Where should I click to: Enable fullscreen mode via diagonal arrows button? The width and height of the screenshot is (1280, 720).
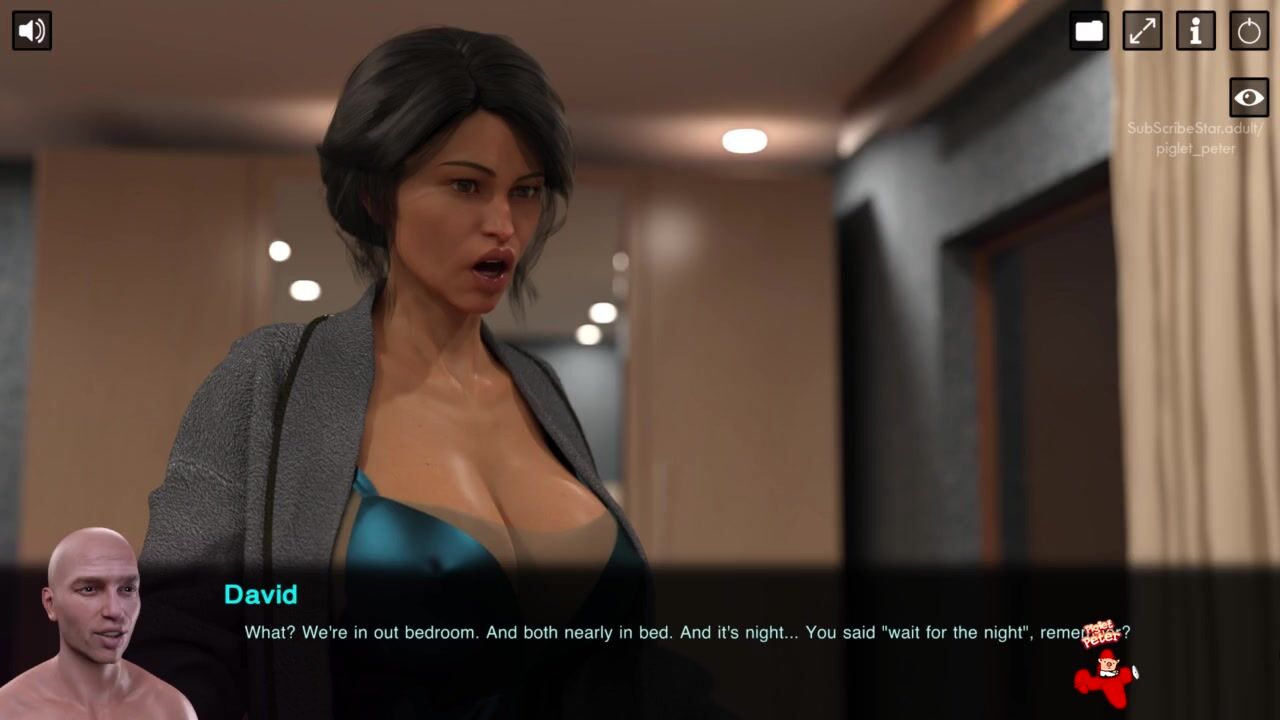pyautogui.click(x=1142, y=30)
